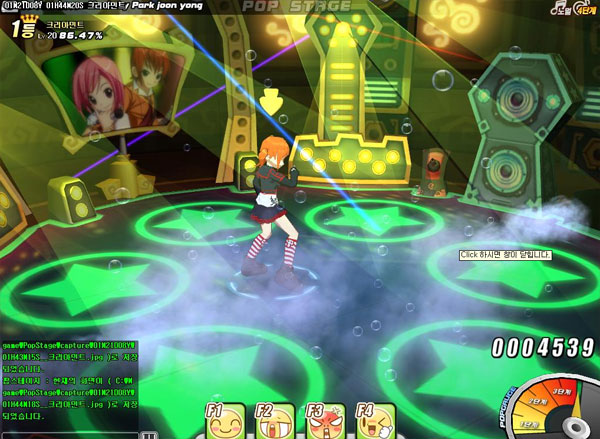Click the small button below the chat log

point(150,435)
